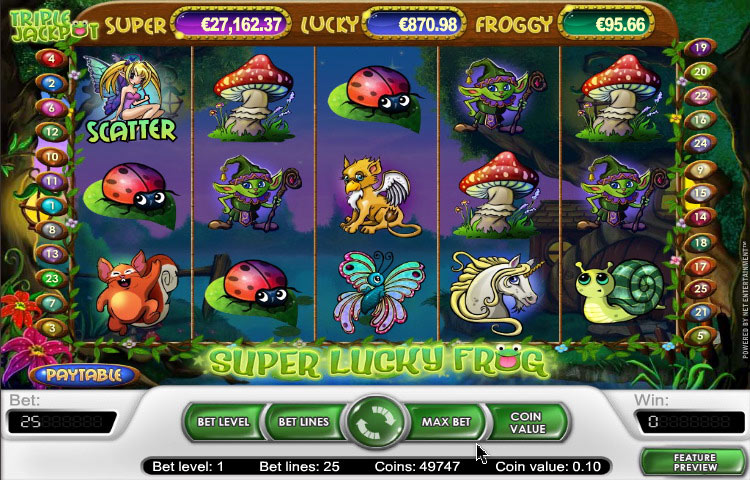Highlight payline 3 using its marker
750x480 pixels.
tap(52, 327)
